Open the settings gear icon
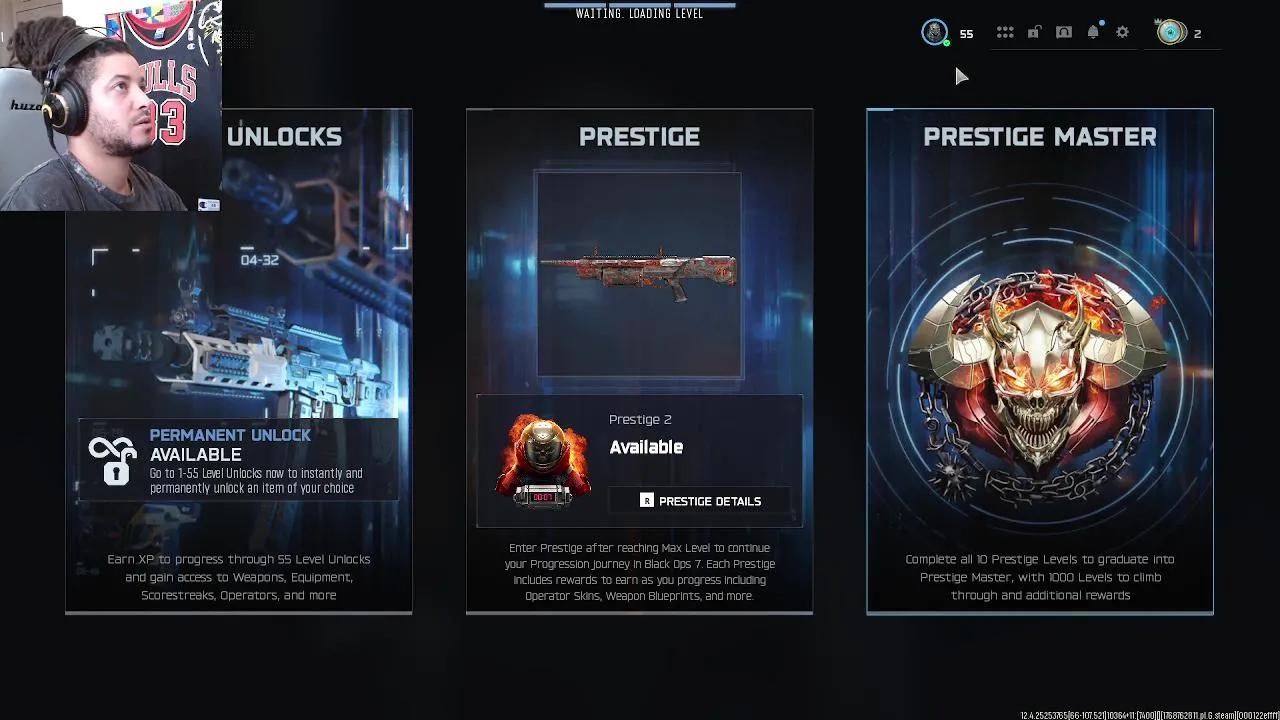Viewport: 1280px width, 720px height. click(x=1122, y=33)
